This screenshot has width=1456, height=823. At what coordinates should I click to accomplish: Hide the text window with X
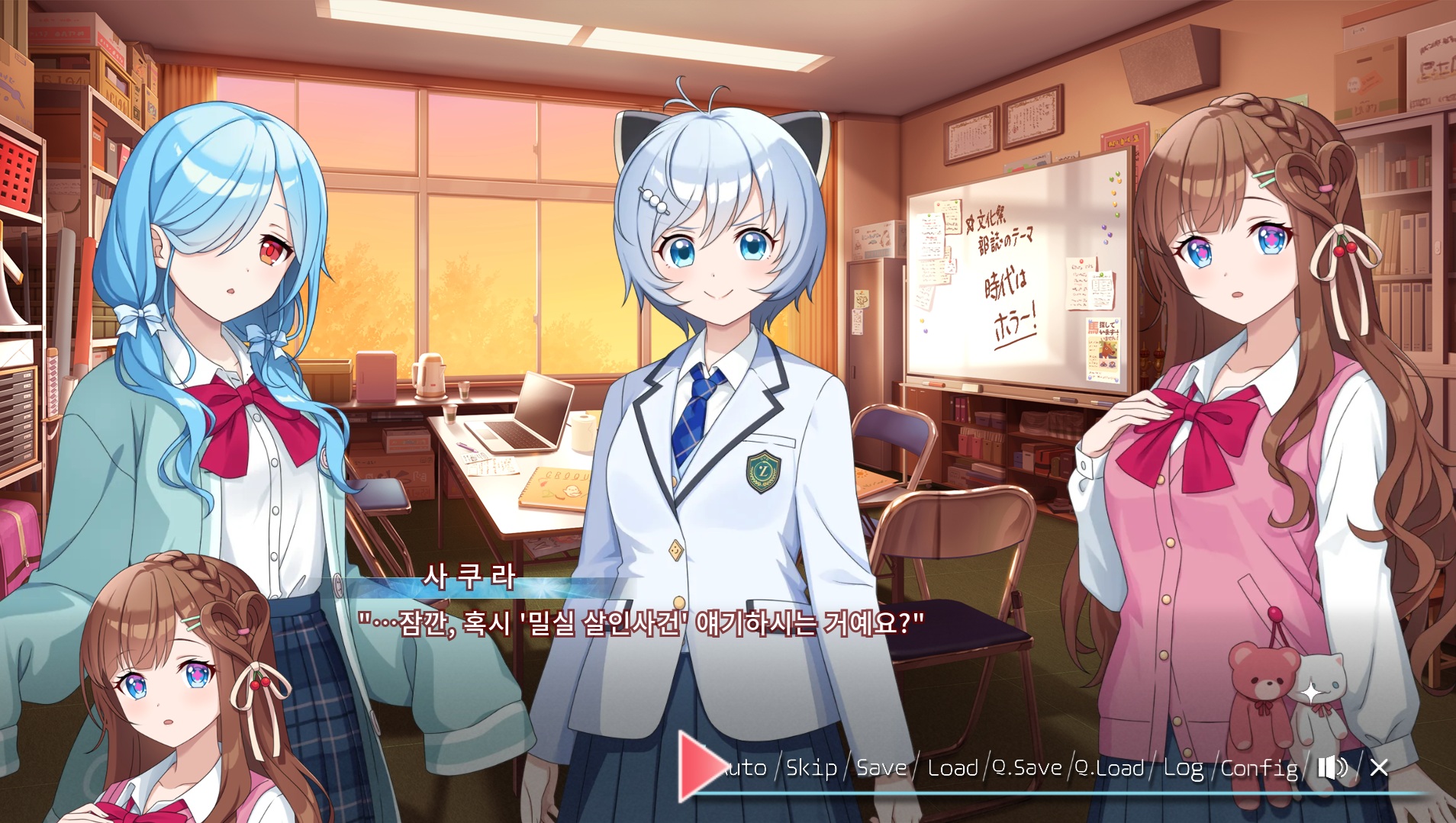1379,767
